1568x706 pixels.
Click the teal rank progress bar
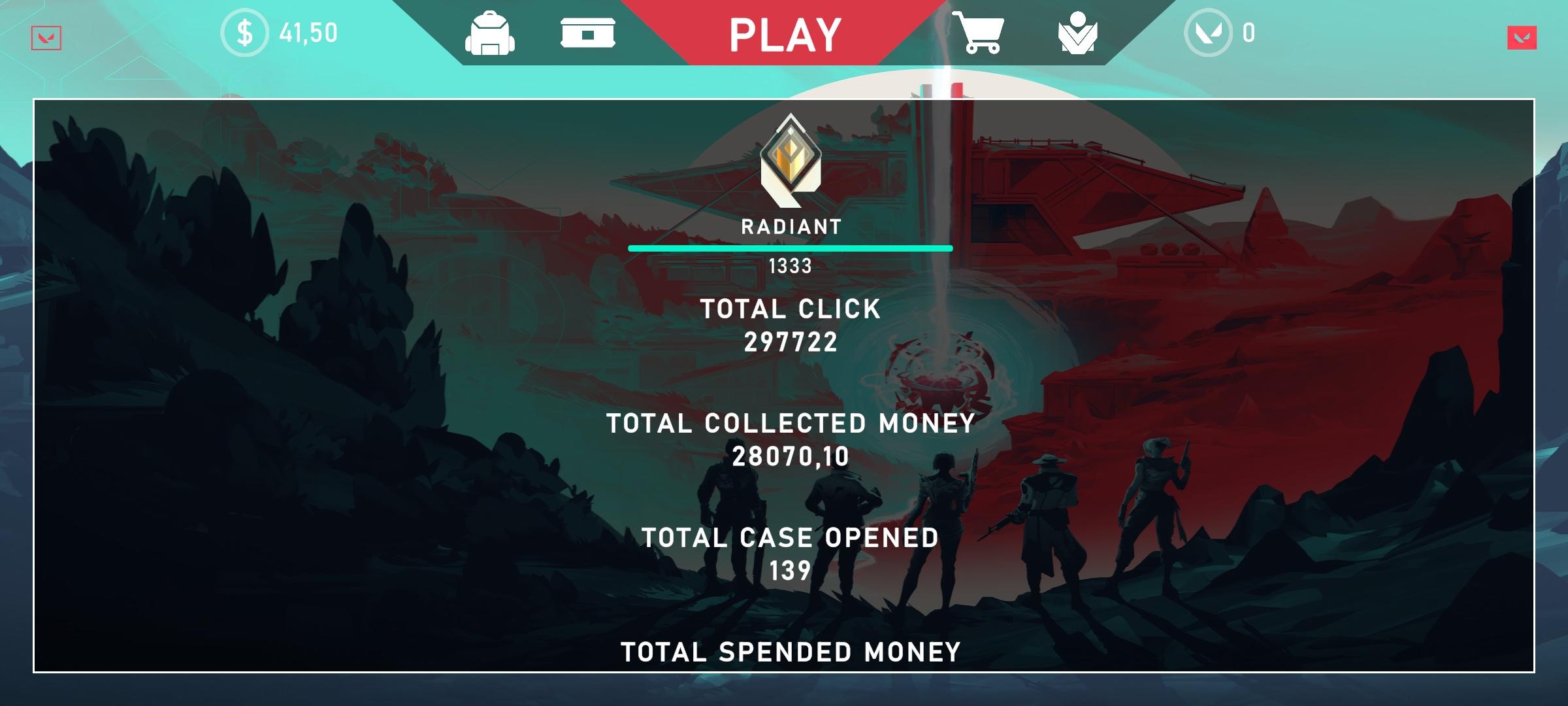click(x=790, y=248)
